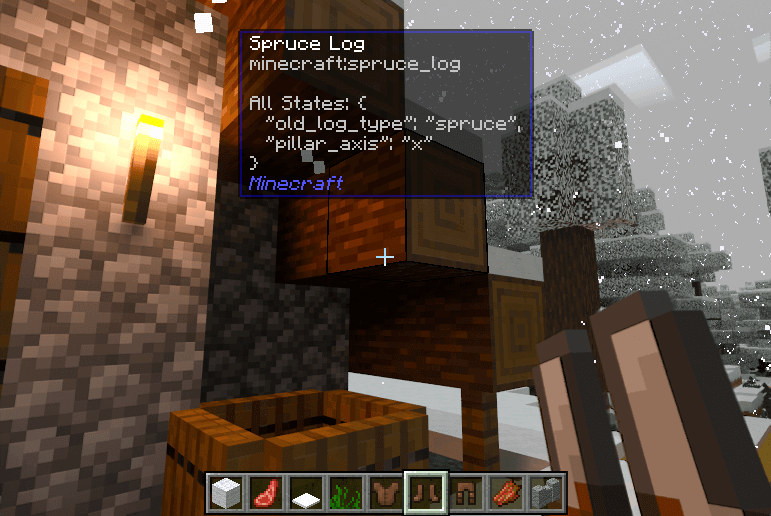Image resolution: width=771 pixels, height=516 pixels.
Task: Choose the orange-red streaked raw meat slot
Action: tap(505, 492)
